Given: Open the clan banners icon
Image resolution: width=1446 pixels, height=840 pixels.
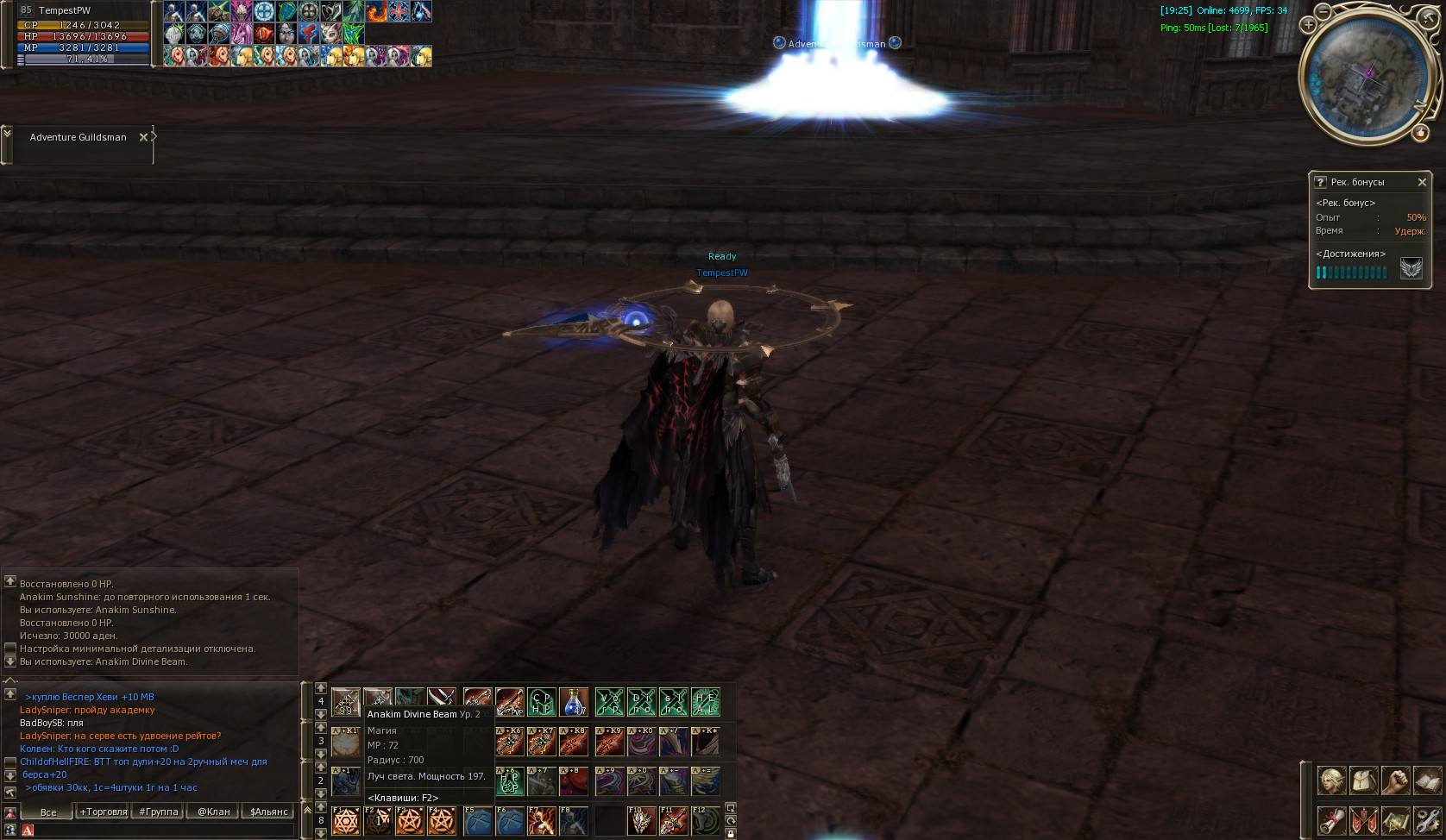Looking at the screenshot, I should point(1363,820).
